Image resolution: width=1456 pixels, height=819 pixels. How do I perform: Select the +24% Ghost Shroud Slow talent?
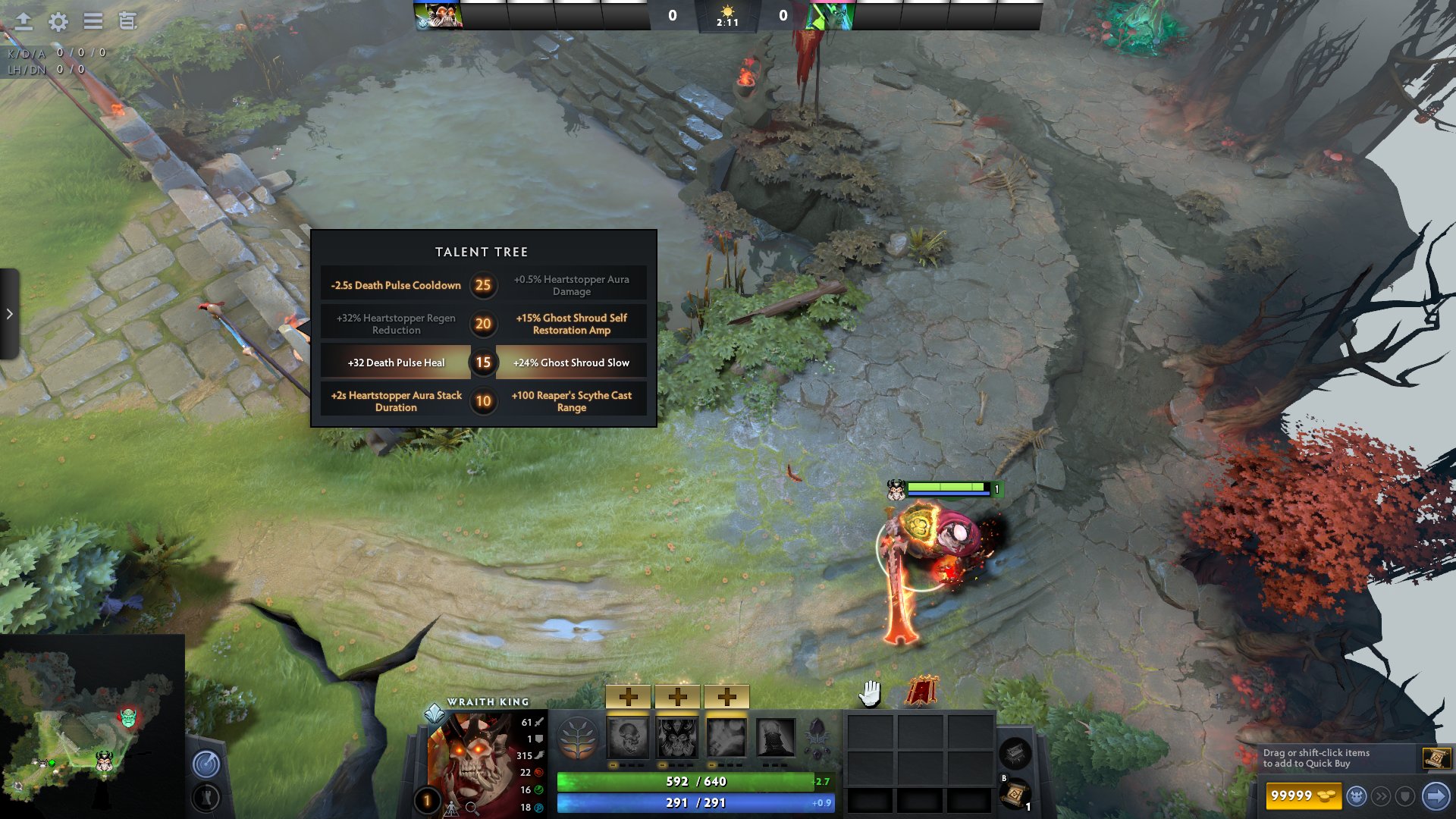[x=571, y=362]
